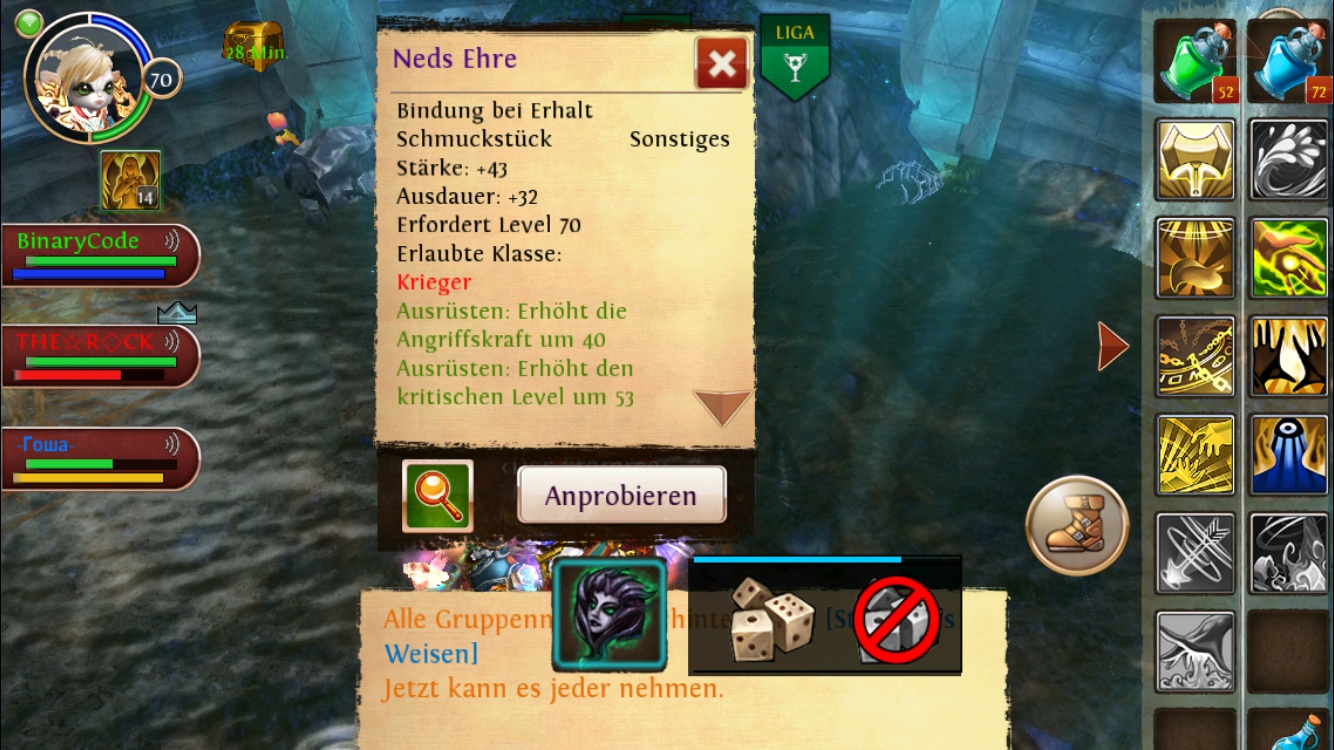Tap the Anprobieren button
Viewport: 1334px width, 750px height.
click(x=621, y=495)
